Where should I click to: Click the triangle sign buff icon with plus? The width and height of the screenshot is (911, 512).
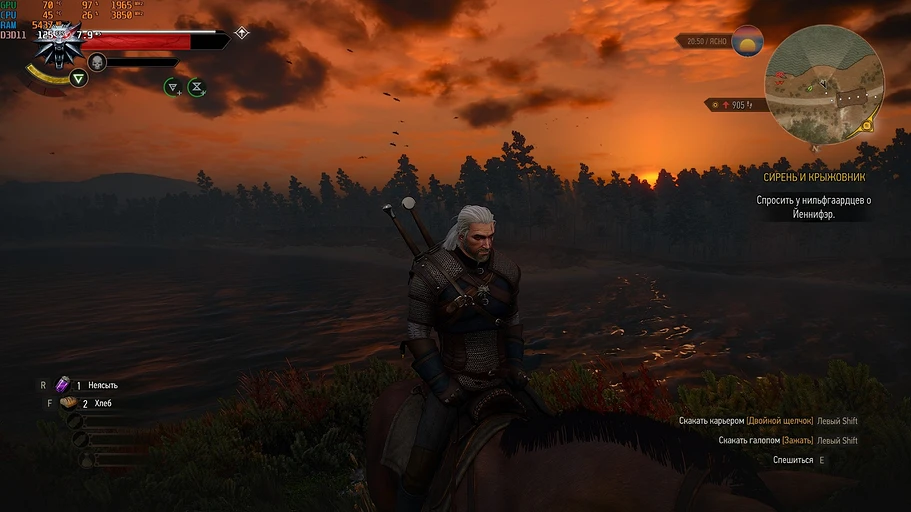click(x=173, y=87)
